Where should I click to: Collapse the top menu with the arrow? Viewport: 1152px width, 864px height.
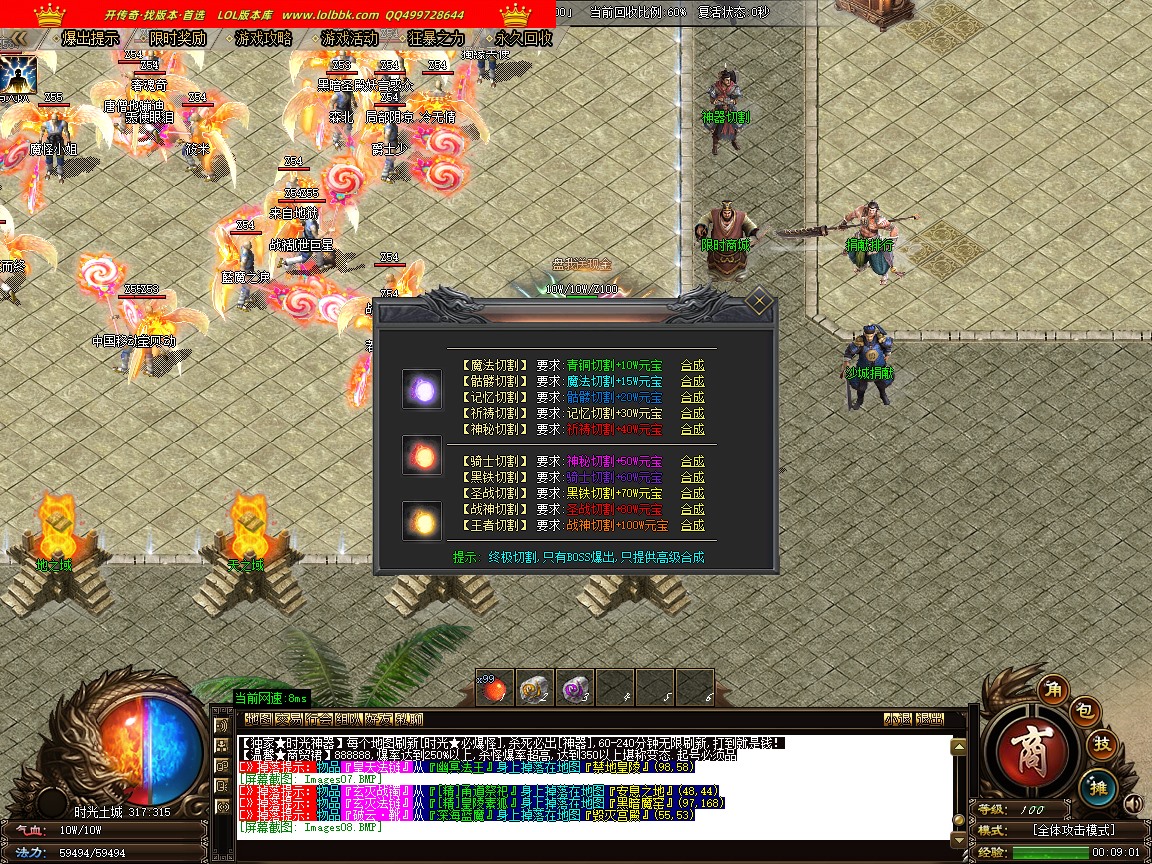(17, 39)
